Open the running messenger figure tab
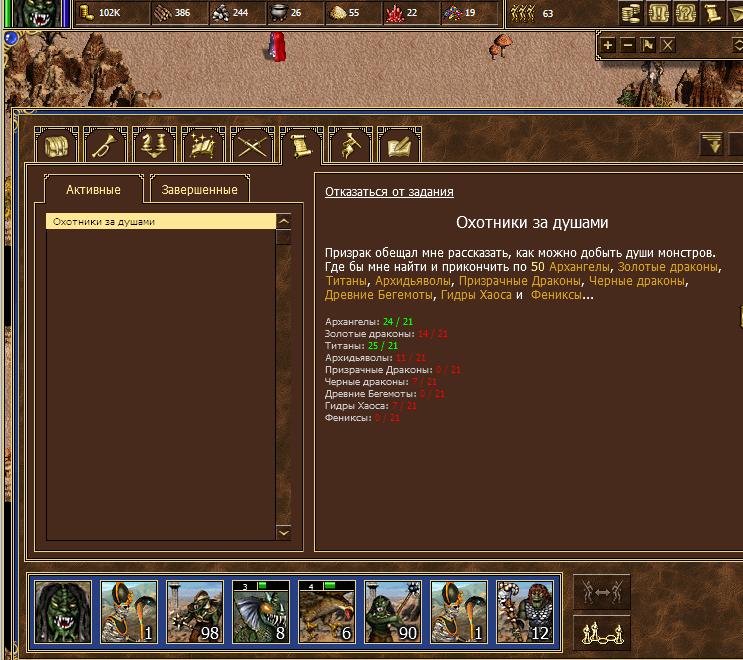Viewport: 743px width, 660px height. point(349,146)
